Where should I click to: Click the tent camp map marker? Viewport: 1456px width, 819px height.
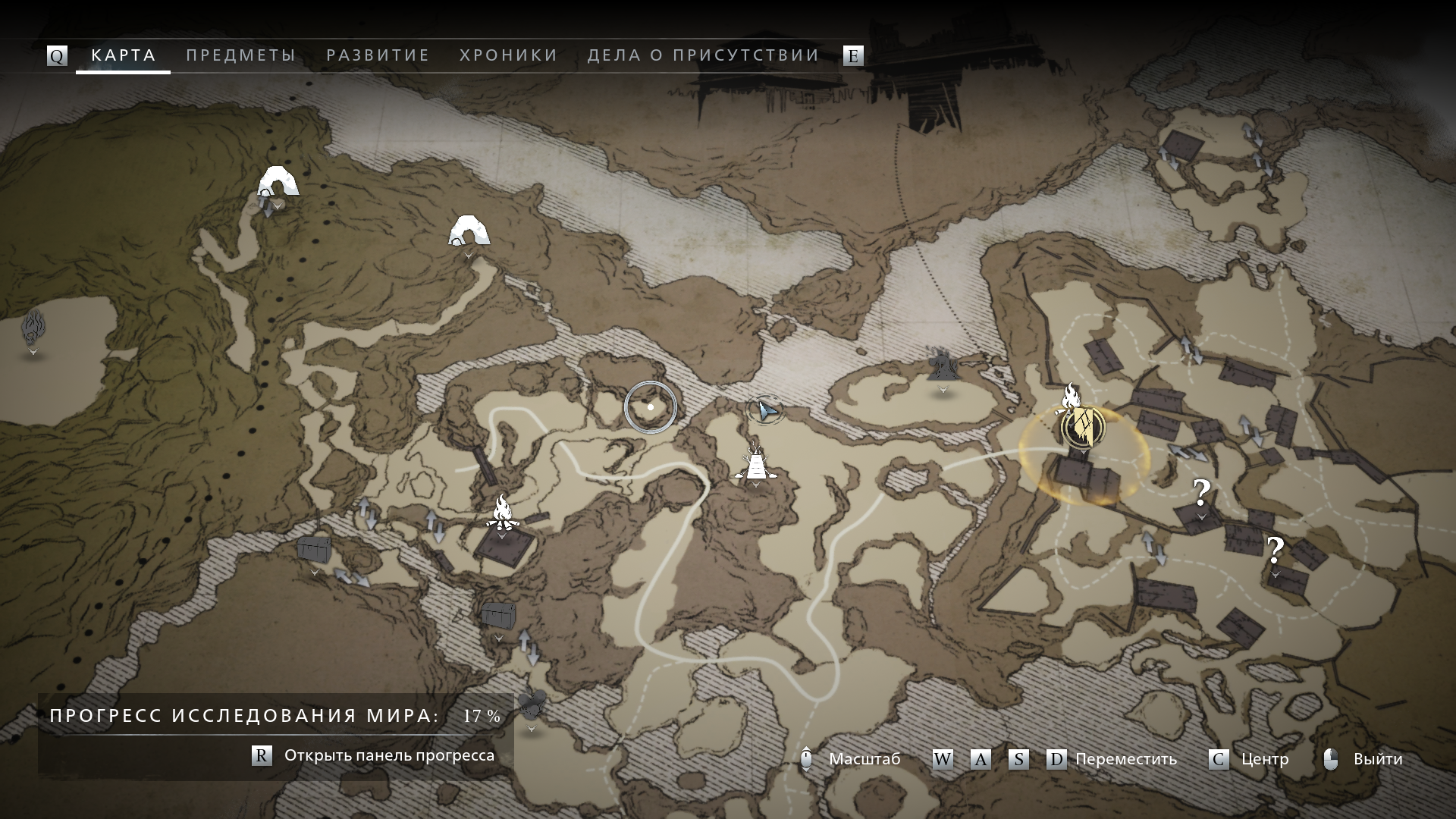pos(755,463)
